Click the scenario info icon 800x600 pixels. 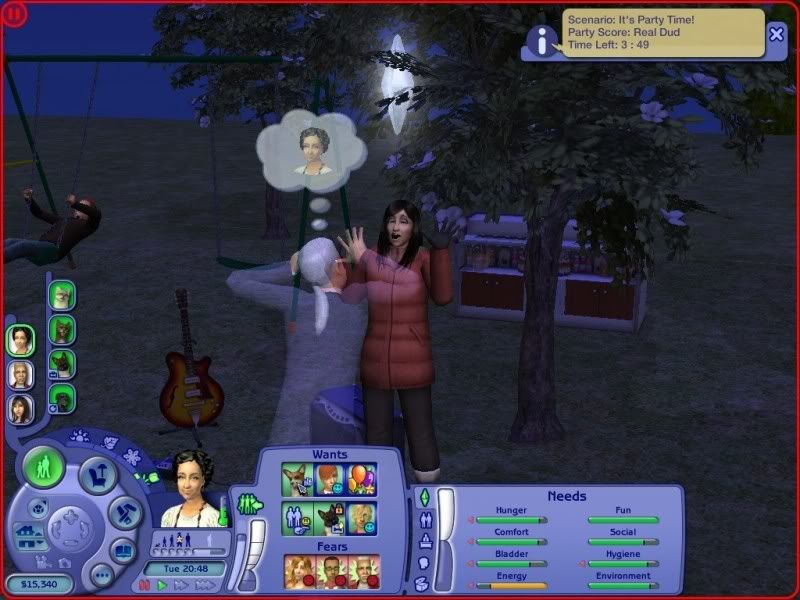point(542,40)
